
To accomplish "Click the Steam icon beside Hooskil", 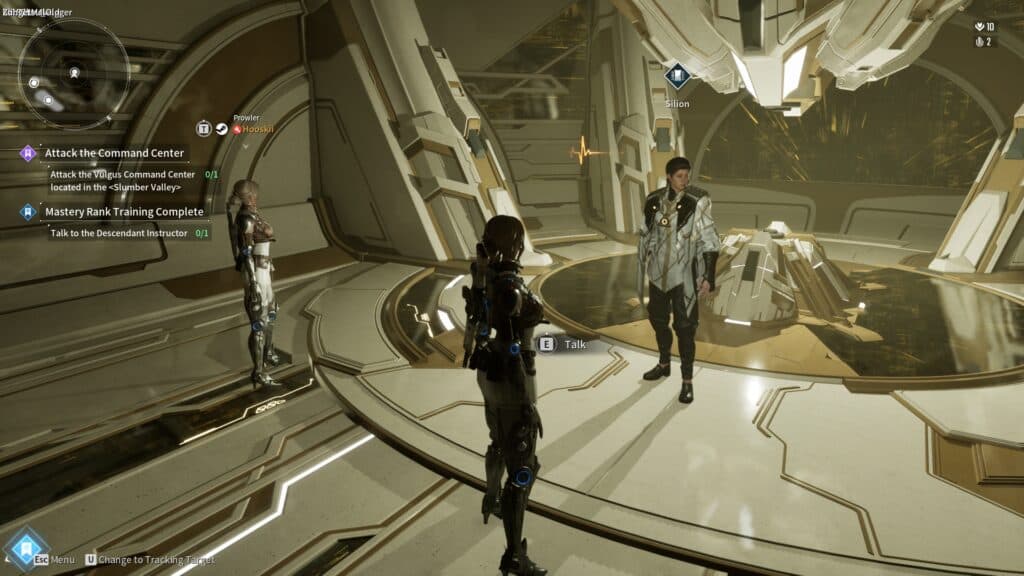I will click(221, 129).
